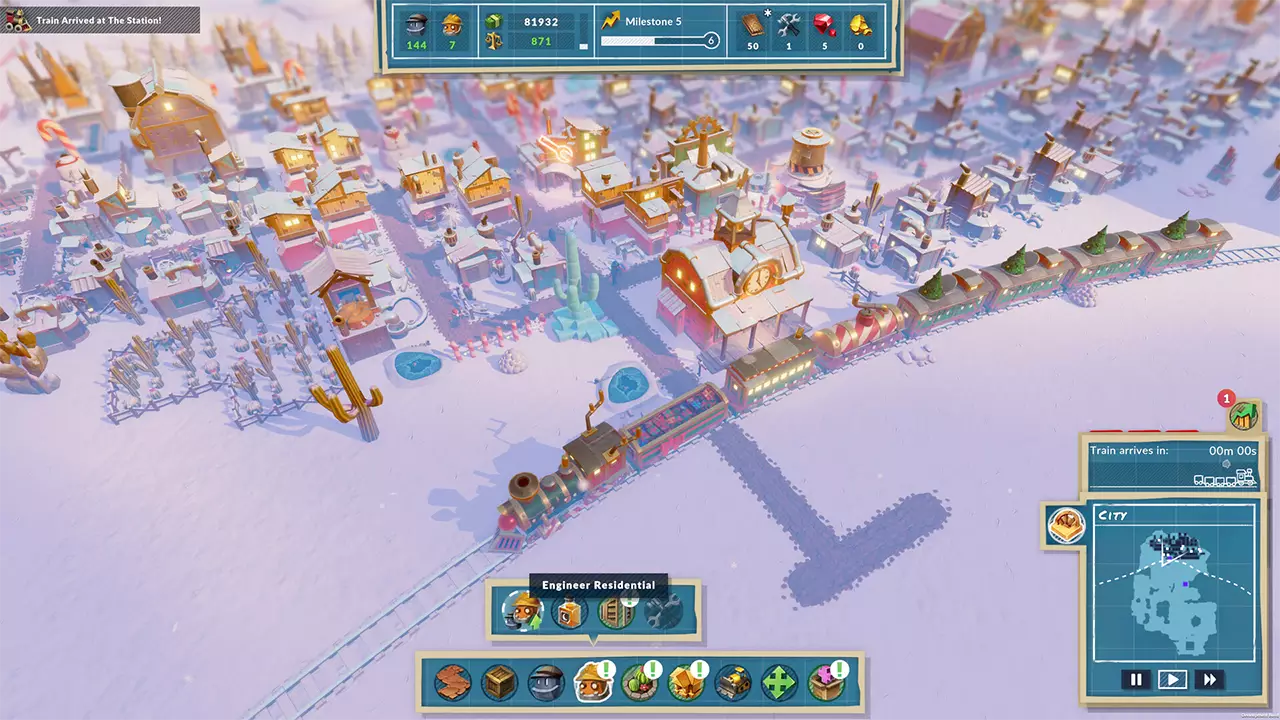Open the cactus farm build category
This screenshot has width=1280, height=720.
point(639,683)
